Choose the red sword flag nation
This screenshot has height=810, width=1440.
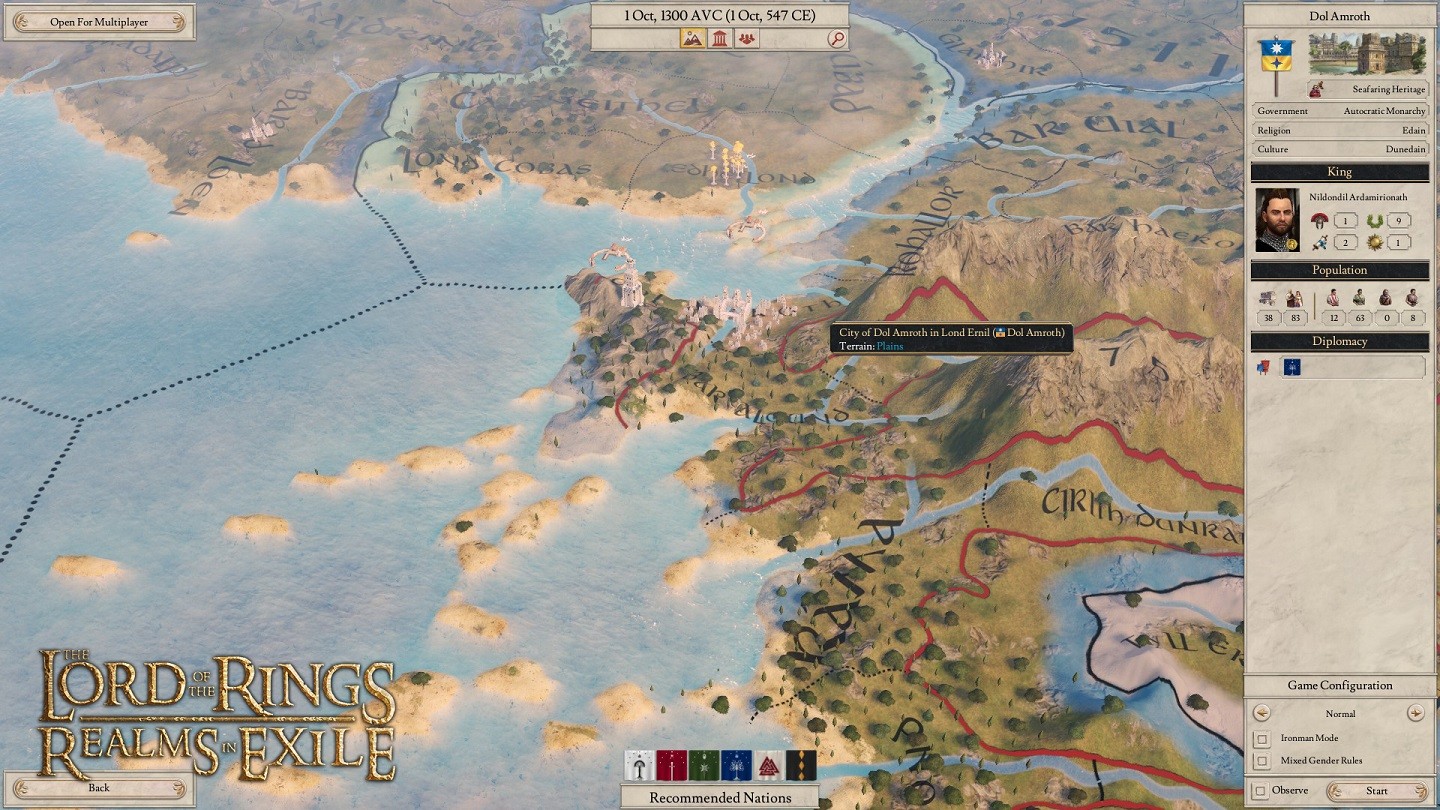point(670,766)
